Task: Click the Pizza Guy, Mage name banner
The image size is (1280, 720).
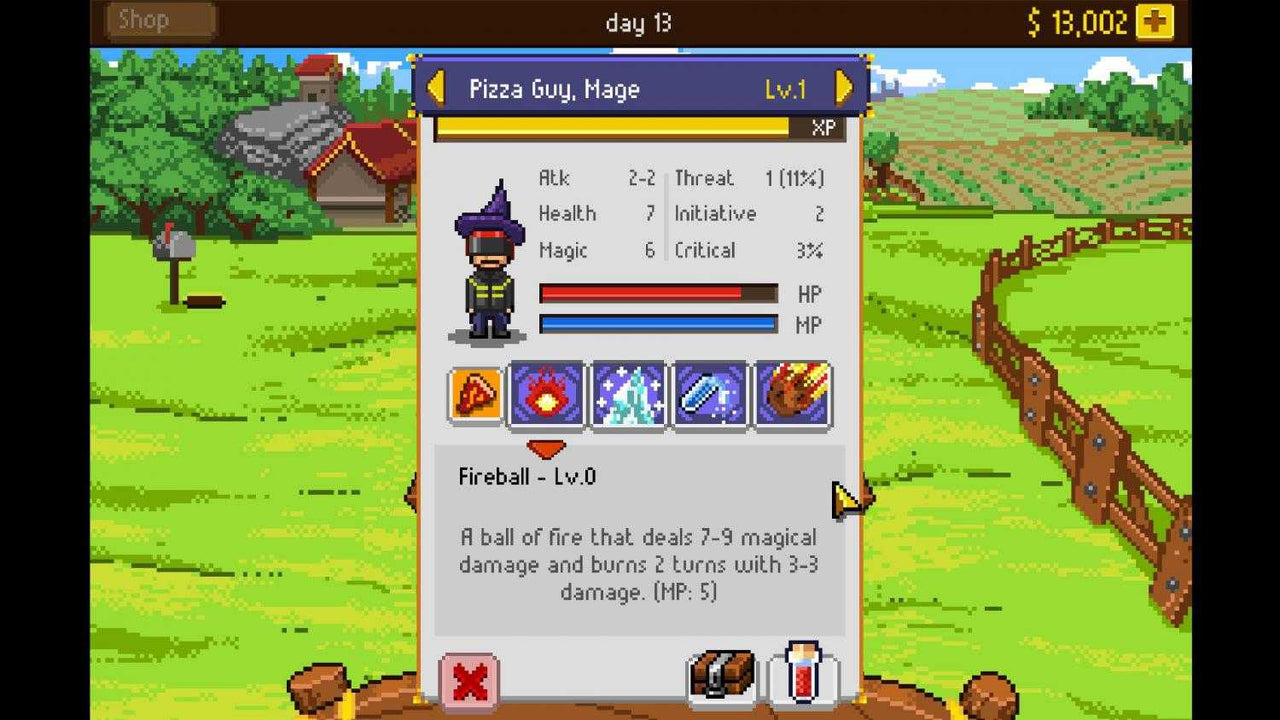Action: point(550,89)
